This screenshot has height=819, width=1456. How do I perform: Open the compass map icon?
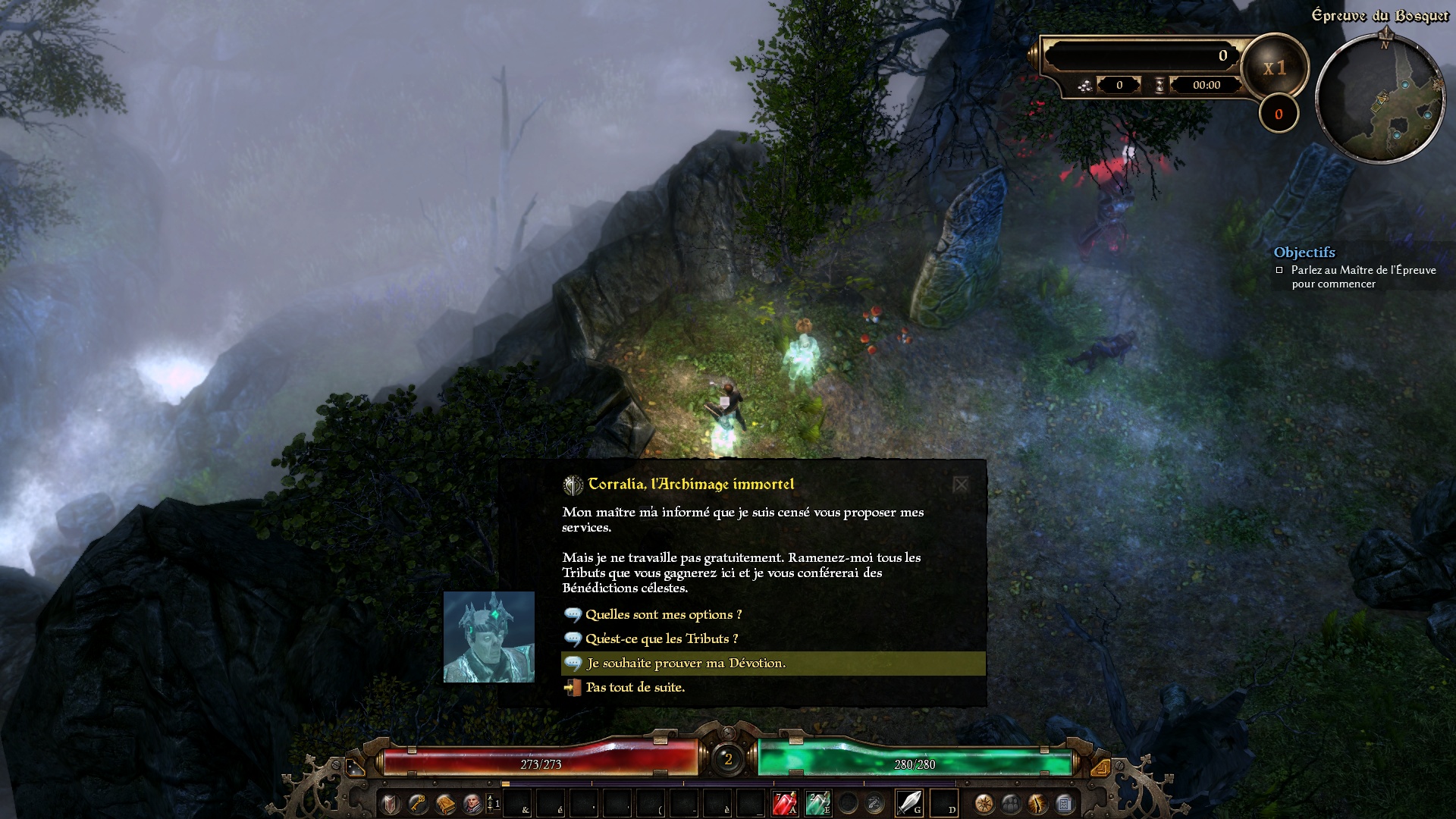[x=984, y=803]
